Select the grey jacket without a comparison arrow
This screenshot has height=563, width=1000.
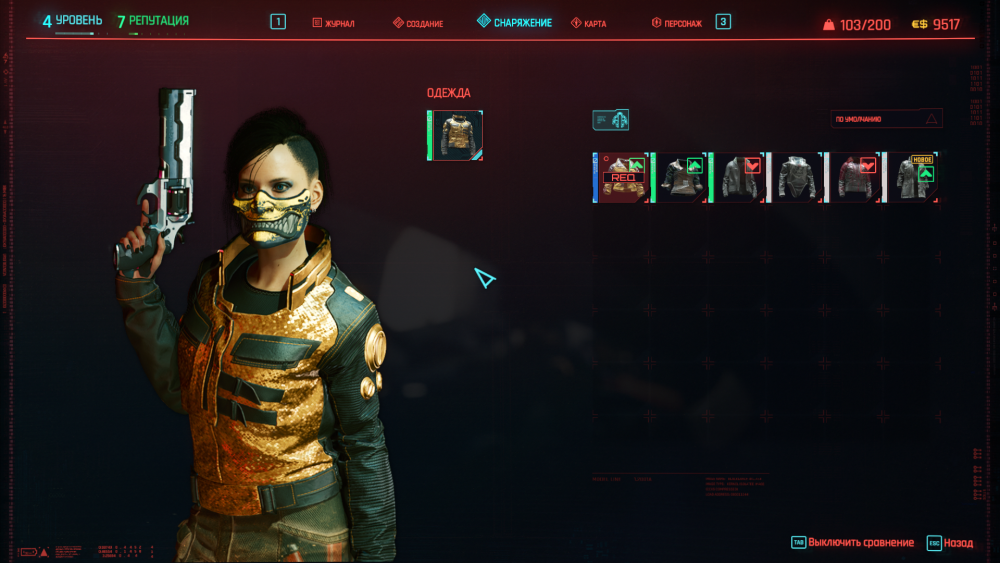point(797,178)
